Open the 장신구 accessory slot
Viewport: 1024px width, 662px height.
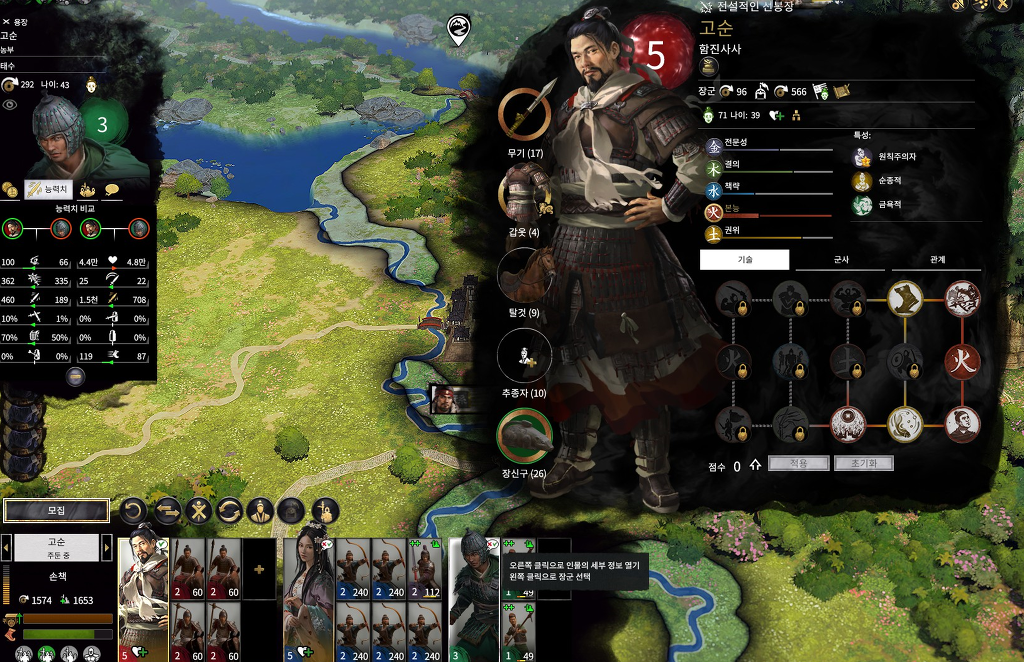pyautogui.click(x=524, y=435)
